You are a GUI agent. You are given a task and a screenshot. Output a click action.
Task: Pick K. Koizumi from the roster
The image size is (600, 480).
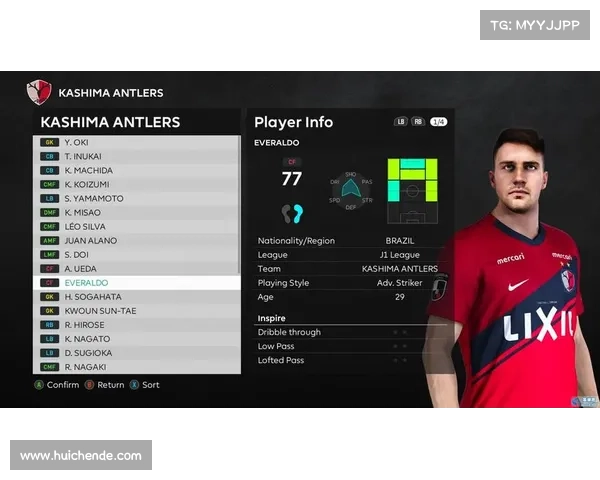pyautogui.click(x=135, y=184)
